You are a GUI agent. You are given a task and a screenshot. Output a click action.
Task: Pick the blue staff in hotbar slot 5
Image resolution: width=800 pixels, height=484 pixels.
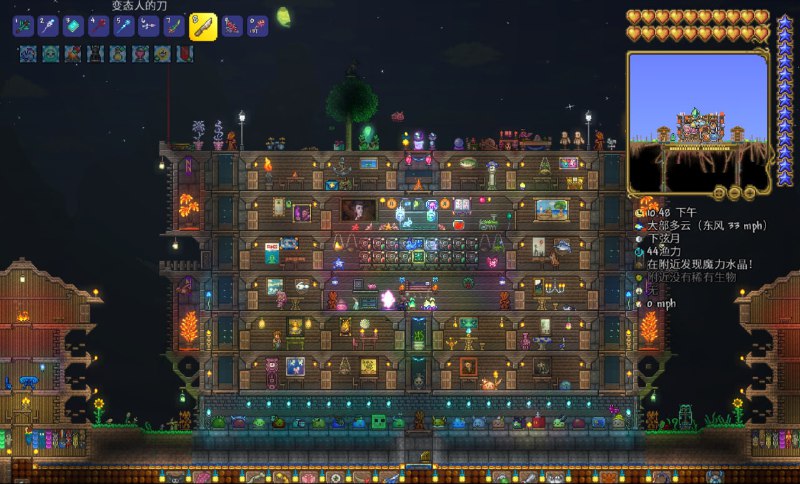(124, 27)
